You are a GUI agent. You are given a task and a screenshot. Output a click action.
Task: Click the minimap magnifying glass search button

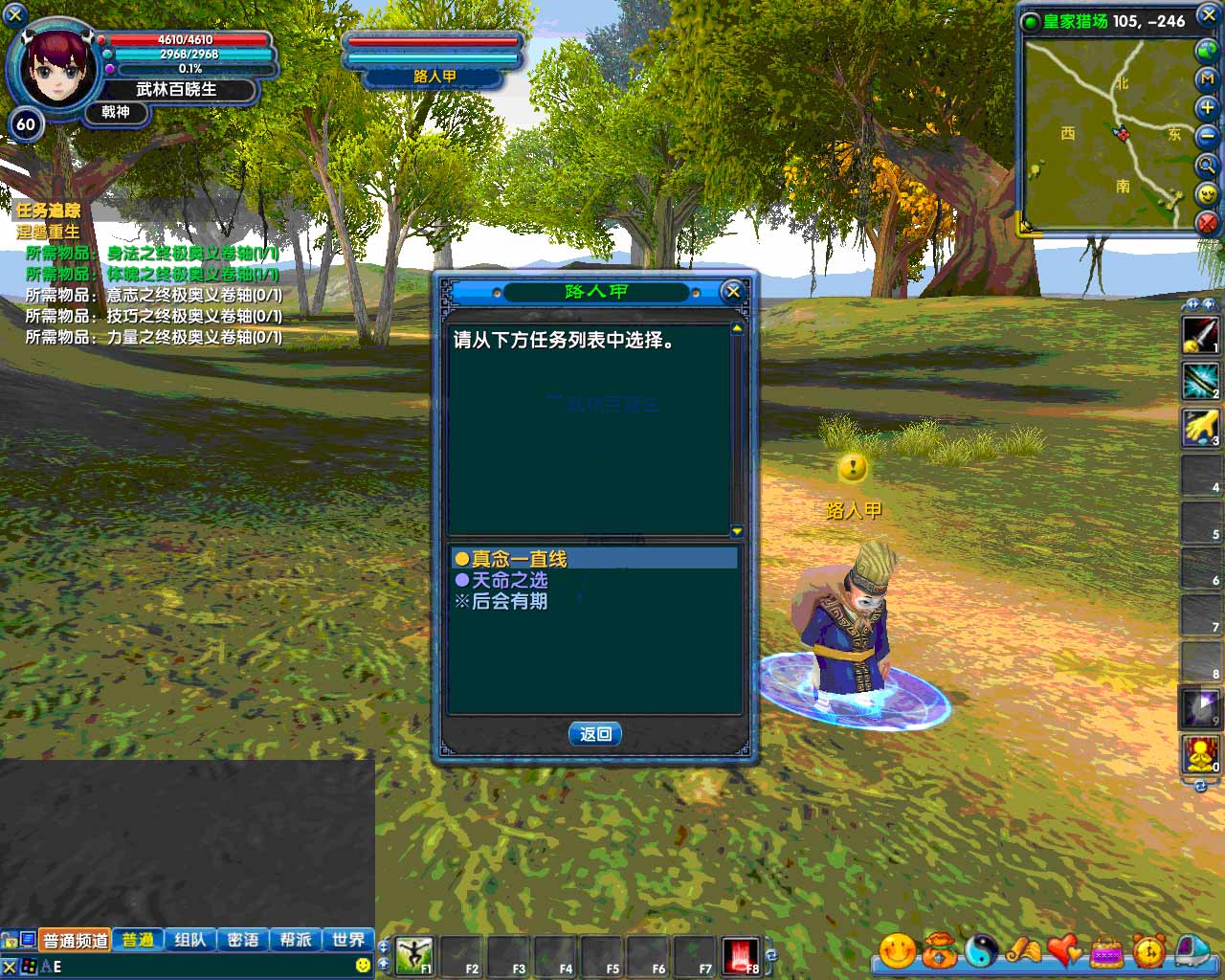tap(1207, 165)
